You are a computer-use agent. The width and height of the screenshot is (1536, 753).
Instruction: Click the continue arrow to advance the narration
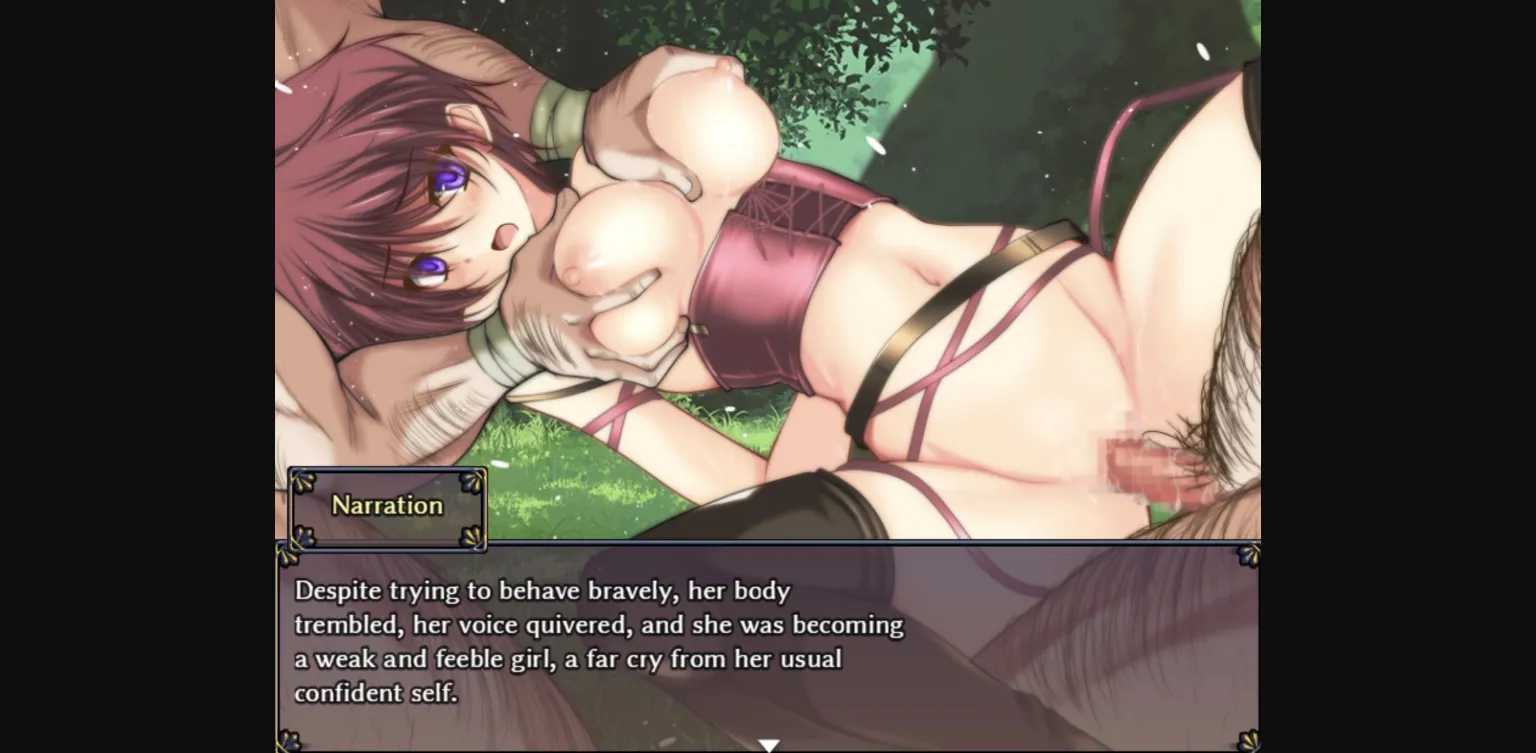pos(768,744)
